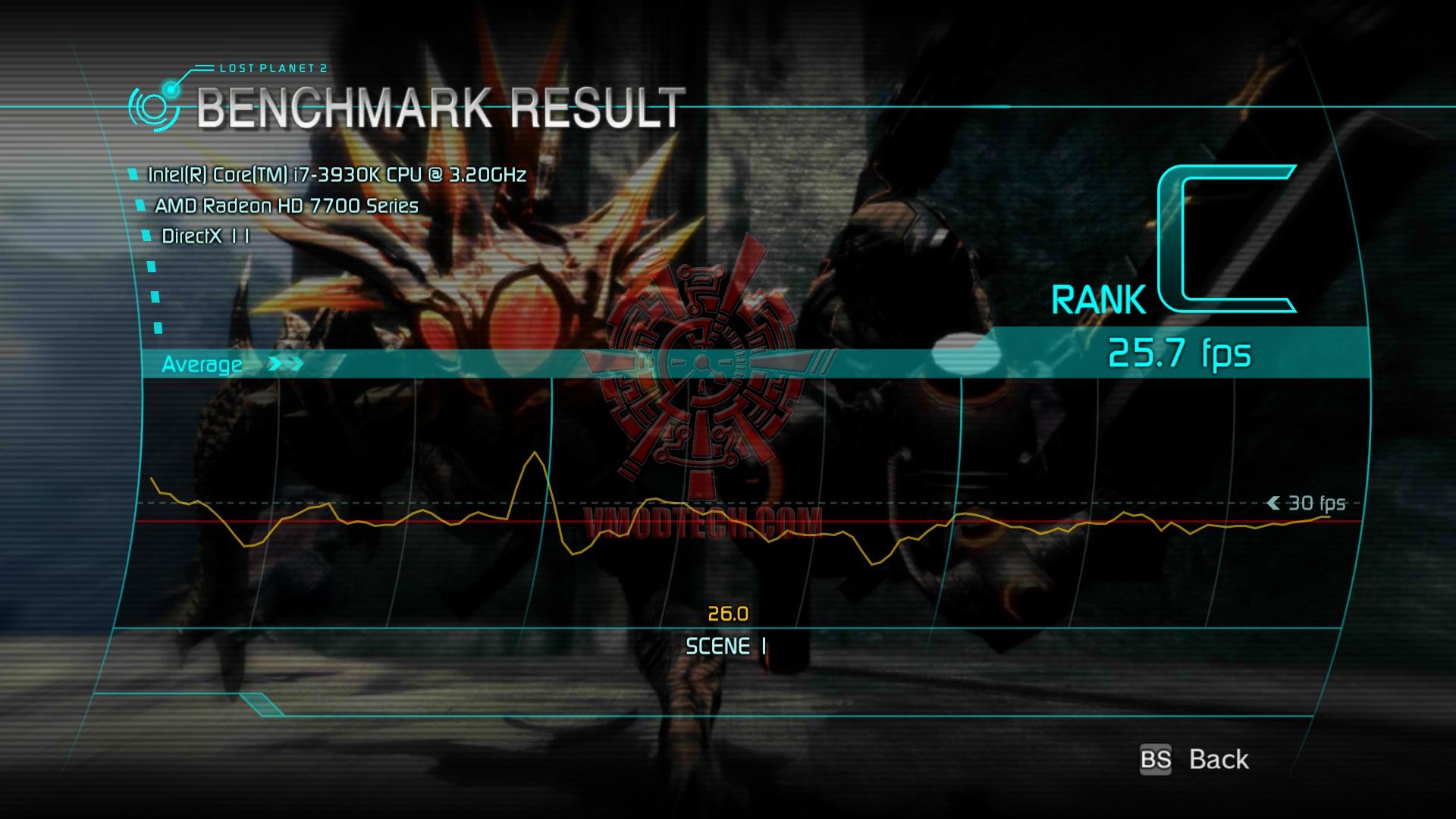Go back using the Back label
This screenshot has height=819, width=1456.
[1218, 759]
